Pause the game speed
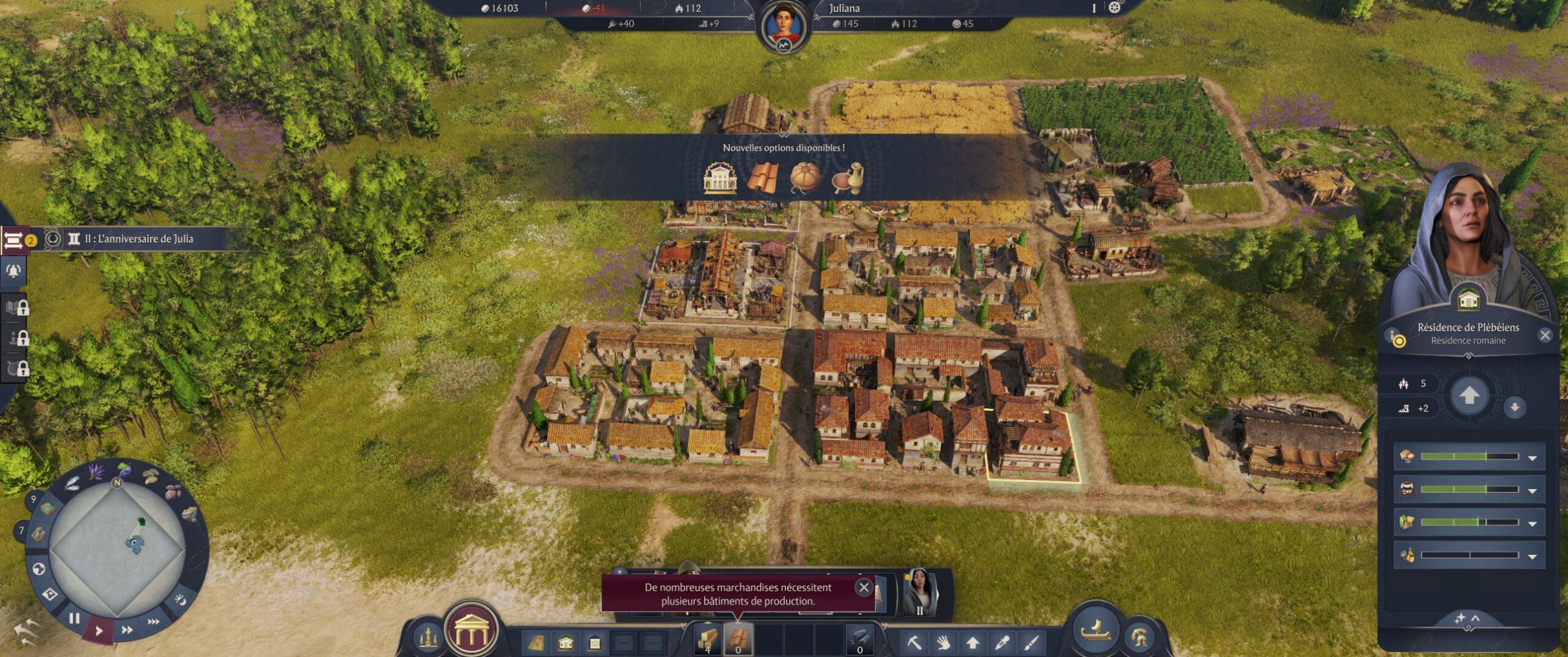The width and height of the screenshot is (1568, 657). (74, 618)
